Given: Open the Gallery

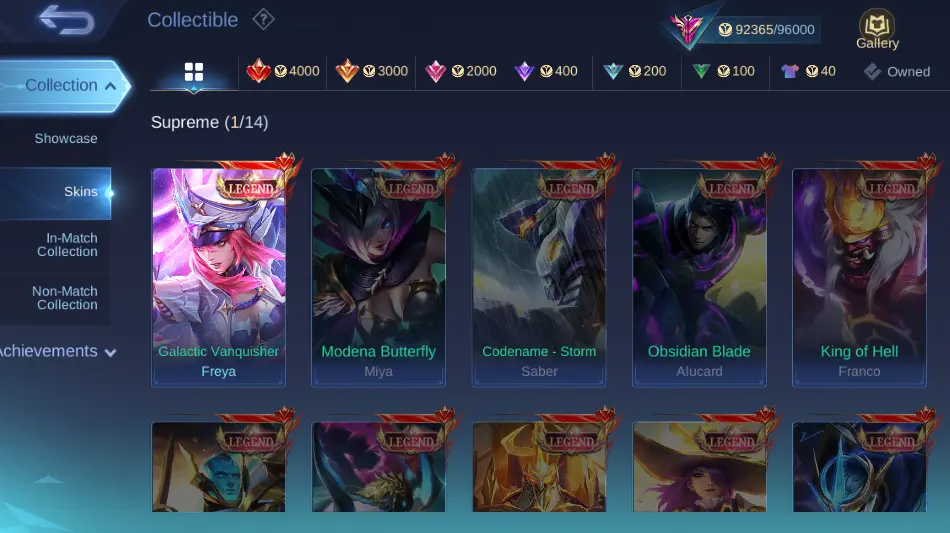Looking at the screenshot, I should pos(877,30).
